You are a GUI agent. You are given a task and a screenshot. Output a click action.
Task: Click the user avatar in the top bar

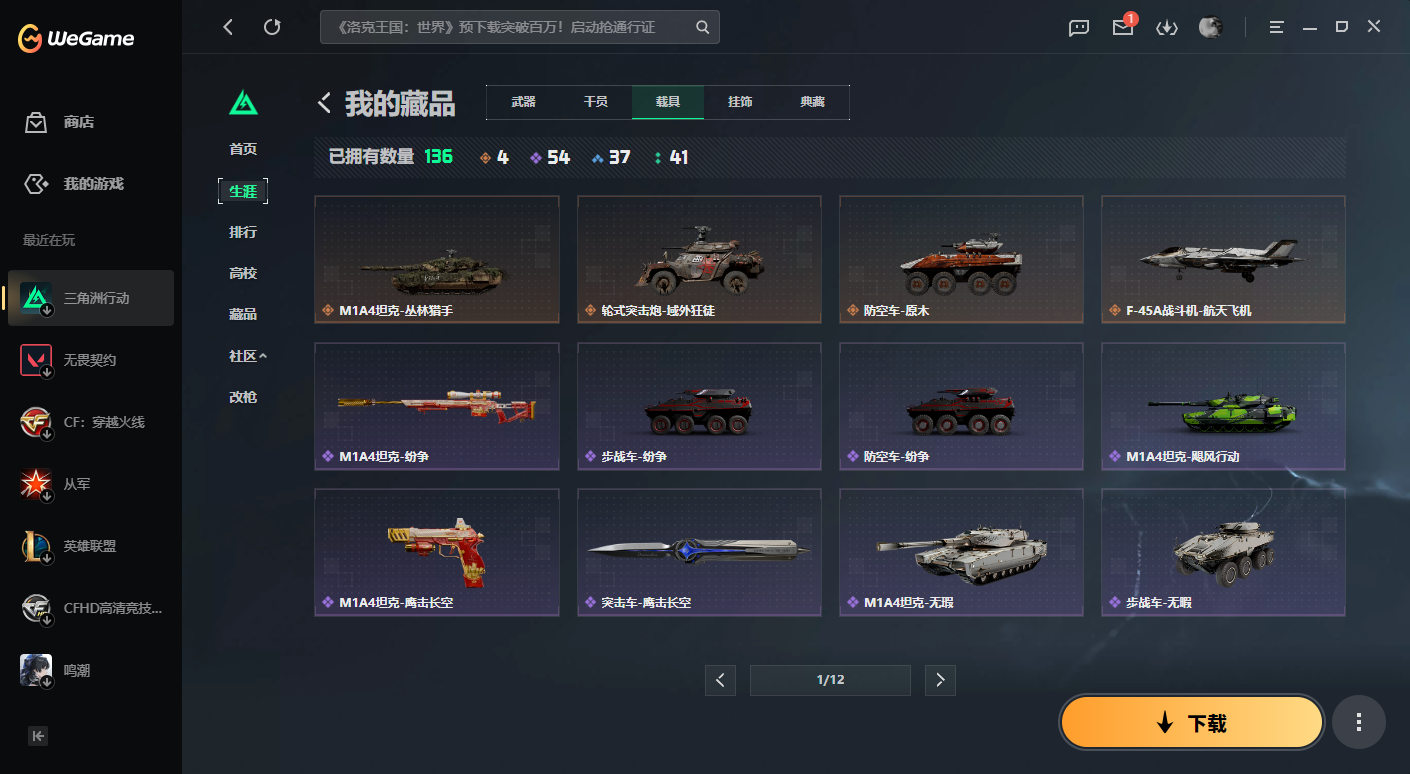click(x=1210, y=27)
